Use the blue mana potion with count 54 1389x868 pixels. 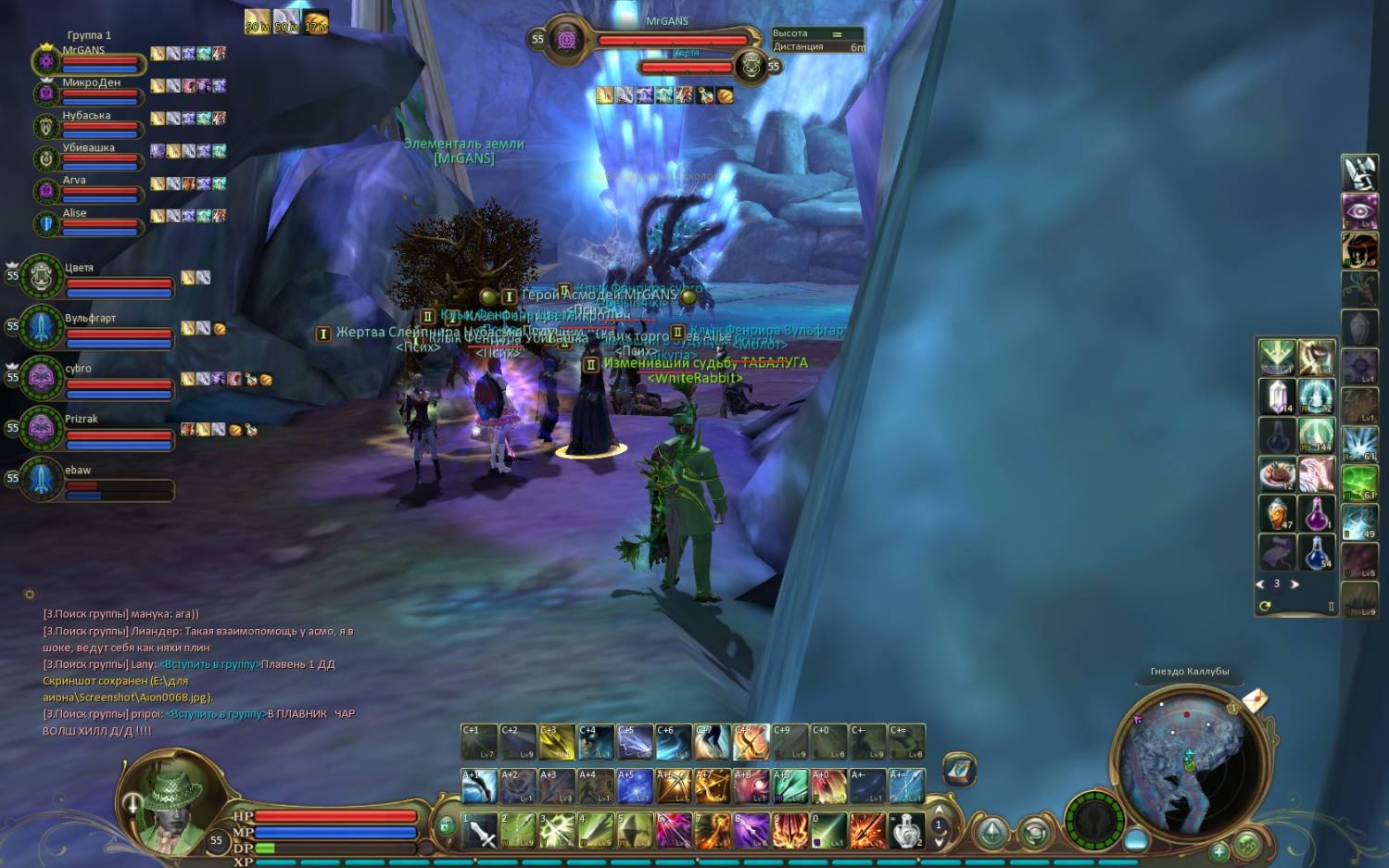(x=1316, y=553)
